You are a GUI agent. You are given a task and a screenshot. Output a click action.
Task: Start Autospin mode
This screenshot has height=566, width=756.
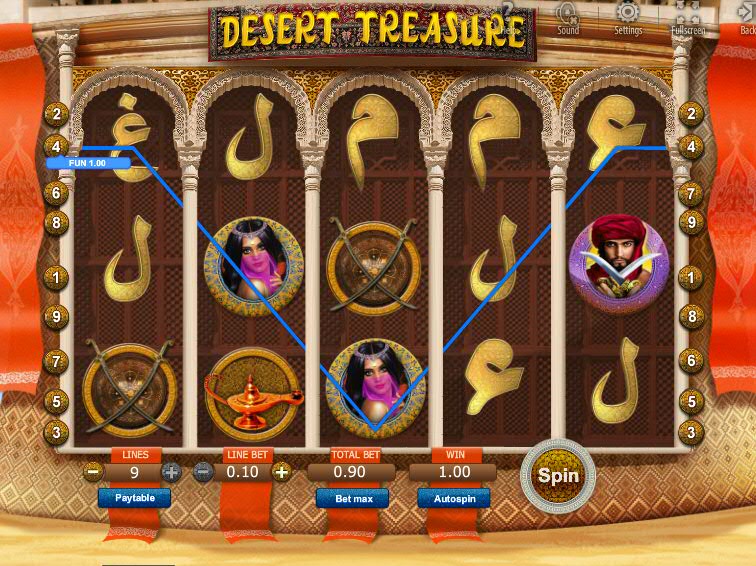tap(453, 498)
